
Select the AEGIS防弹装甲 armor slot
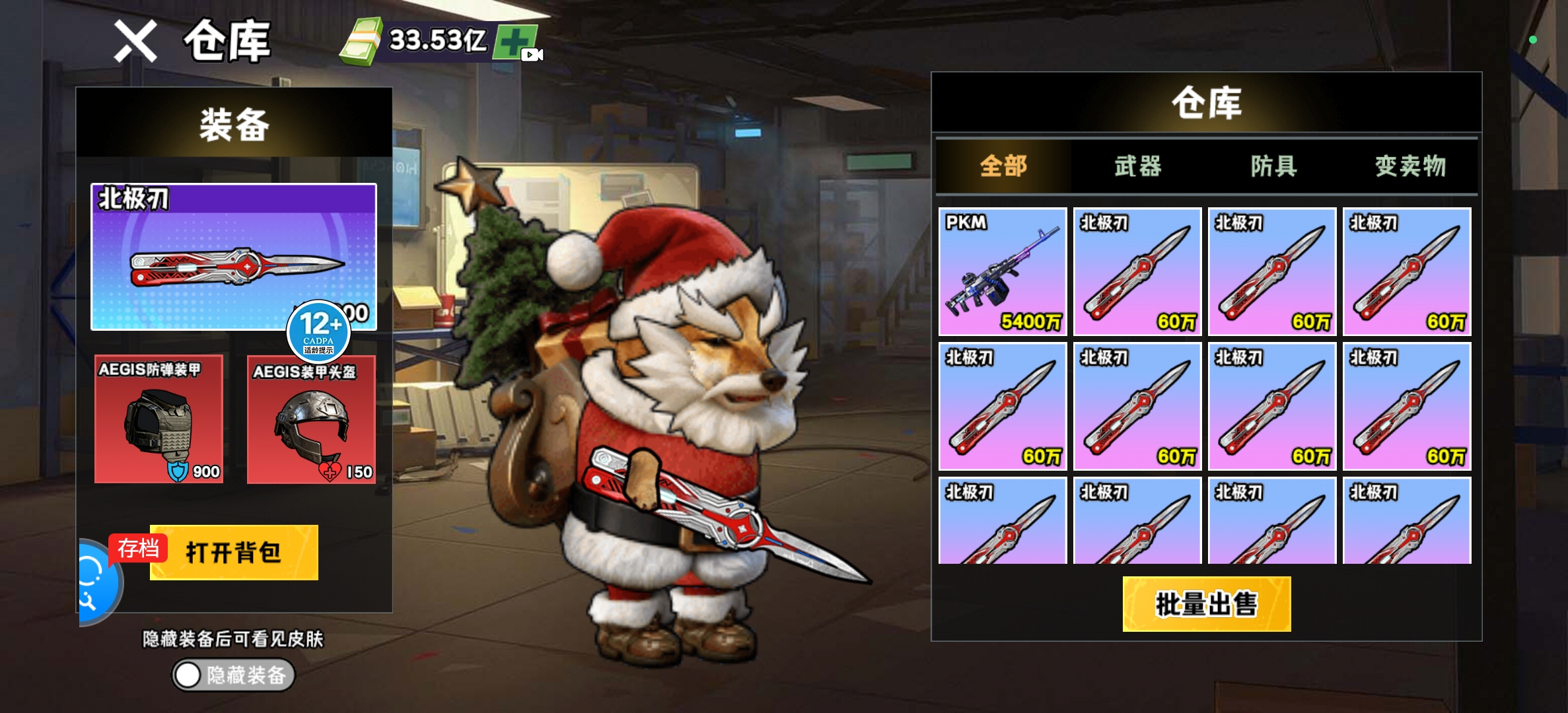pos(159,420)
